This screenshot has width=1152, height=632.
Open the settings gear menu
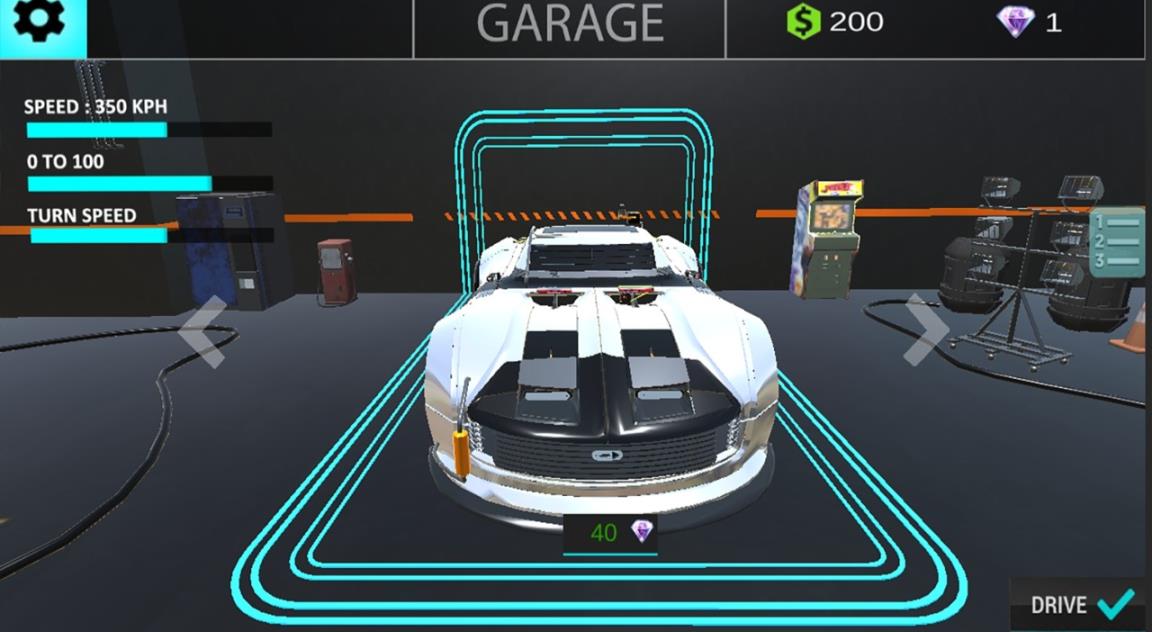pyautogui.click(x=40, y=24)
